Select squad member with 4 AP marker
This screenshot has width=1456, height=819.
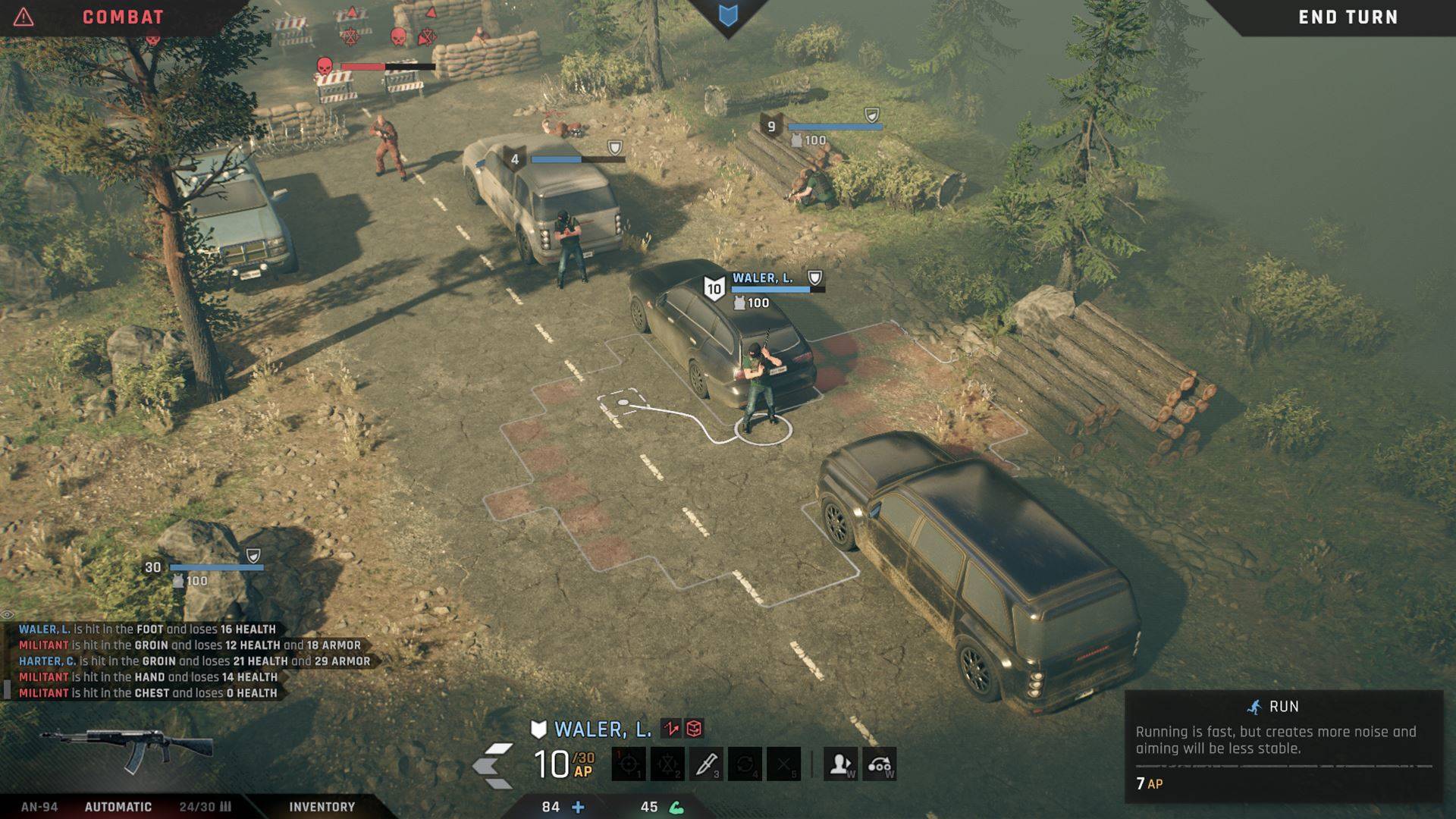pyautogui.click(x=515, y=159)
